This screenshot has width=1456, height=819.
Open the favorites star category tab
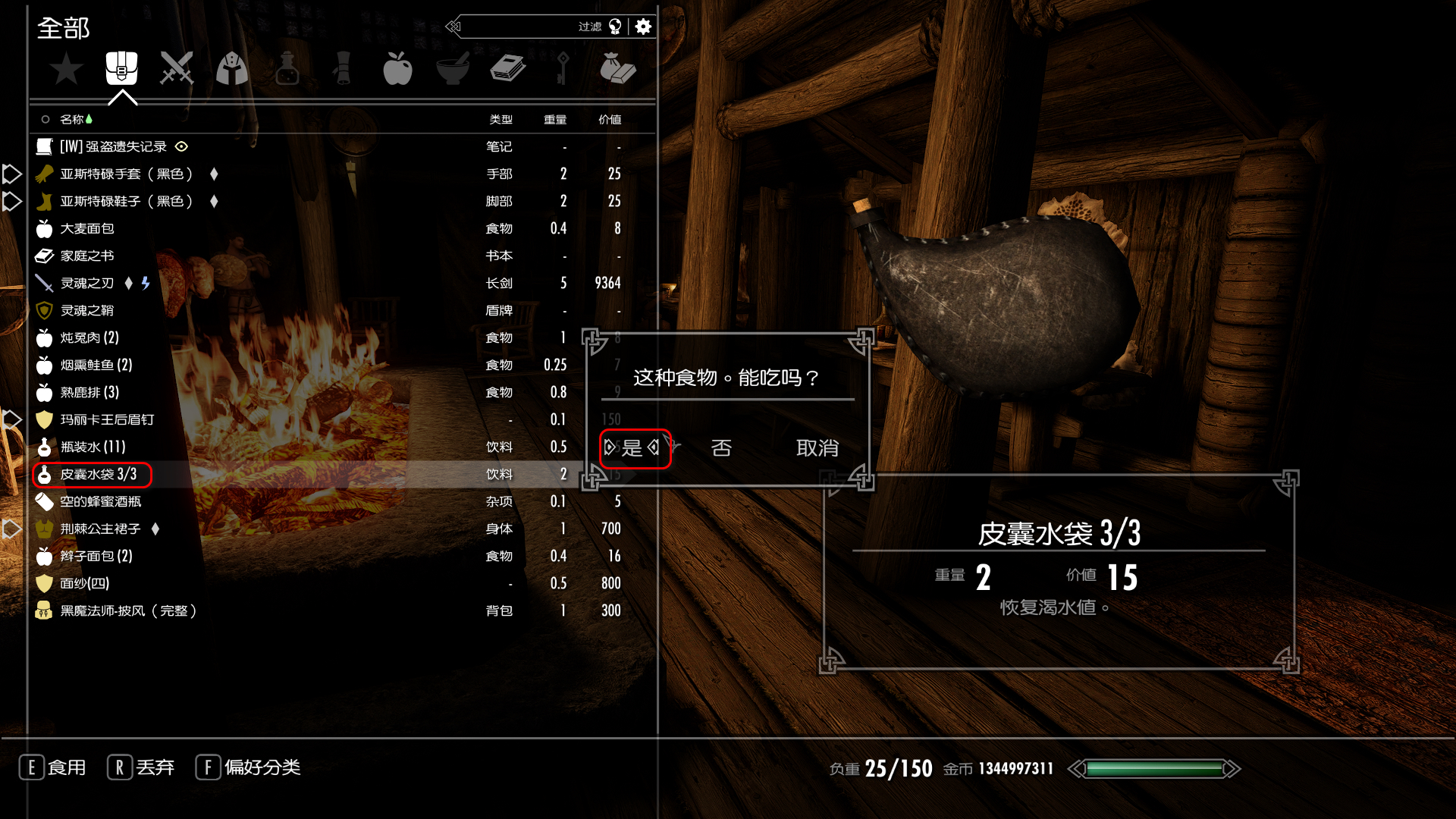(66, 70)
